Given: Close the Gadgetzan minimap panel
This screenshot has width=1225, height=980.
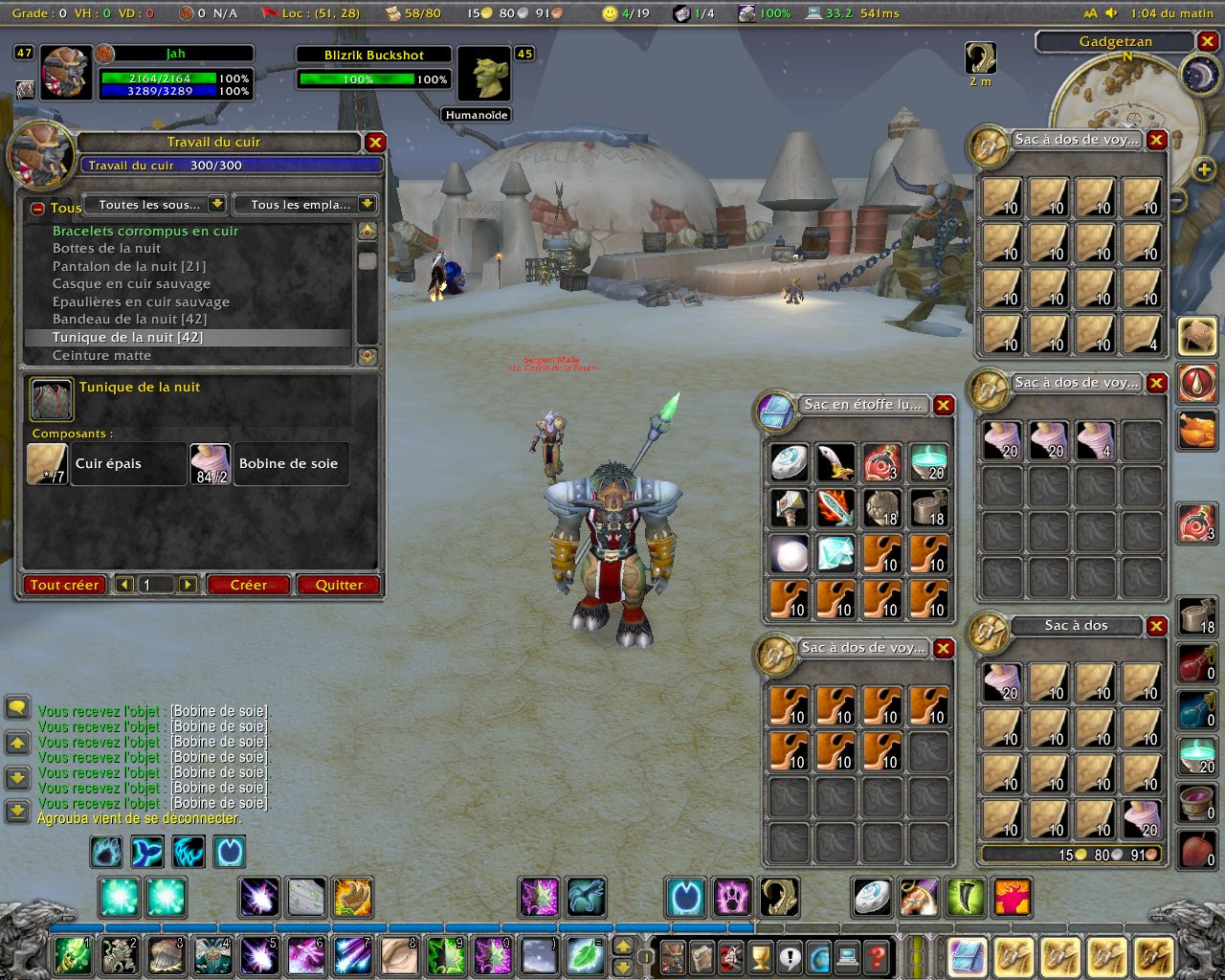Looking at the screenshot, I should 1208,42.
